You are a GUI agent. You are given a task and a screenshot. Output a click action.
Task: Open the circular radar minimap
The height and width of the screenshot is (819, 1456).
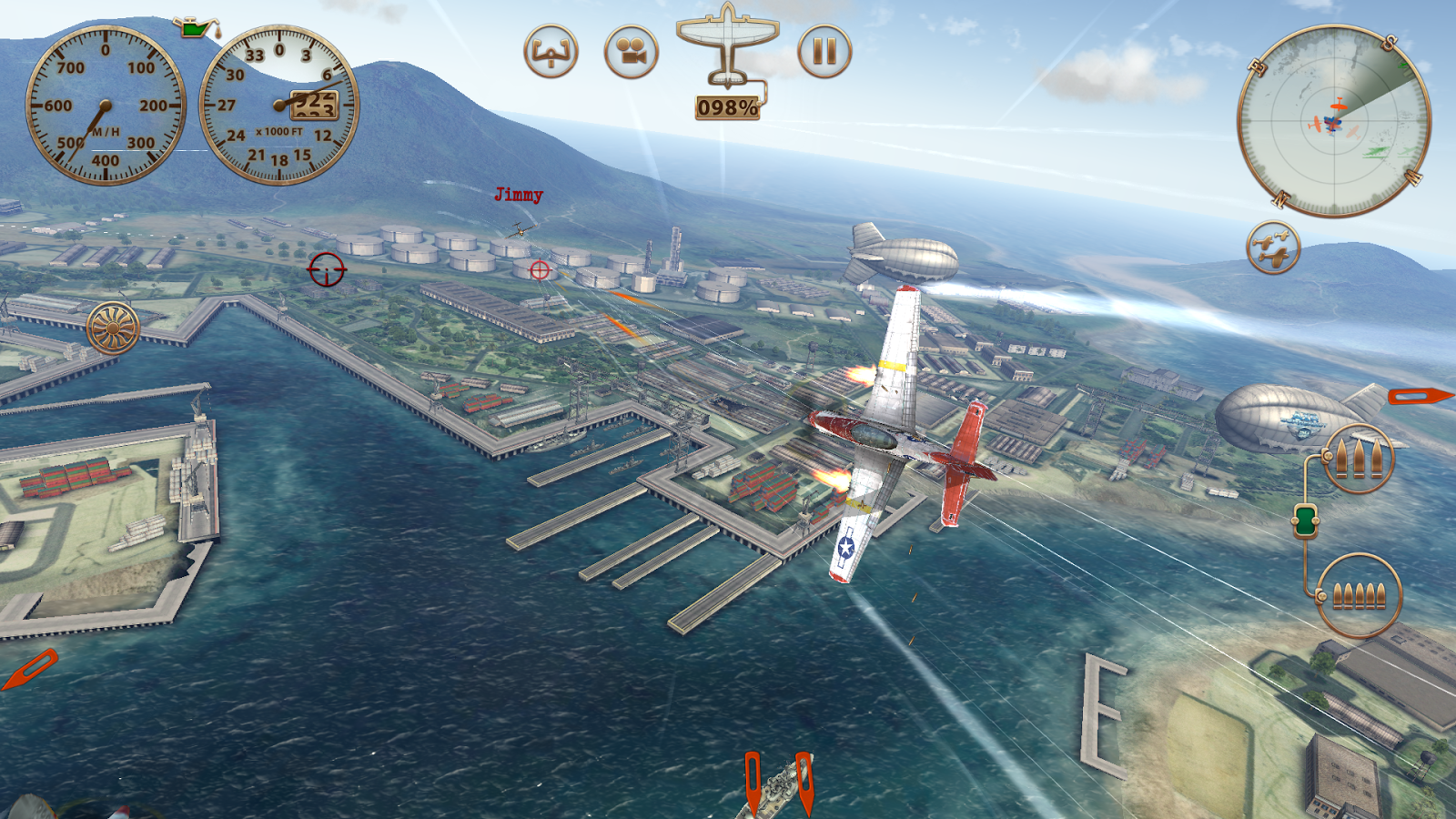1333,122
